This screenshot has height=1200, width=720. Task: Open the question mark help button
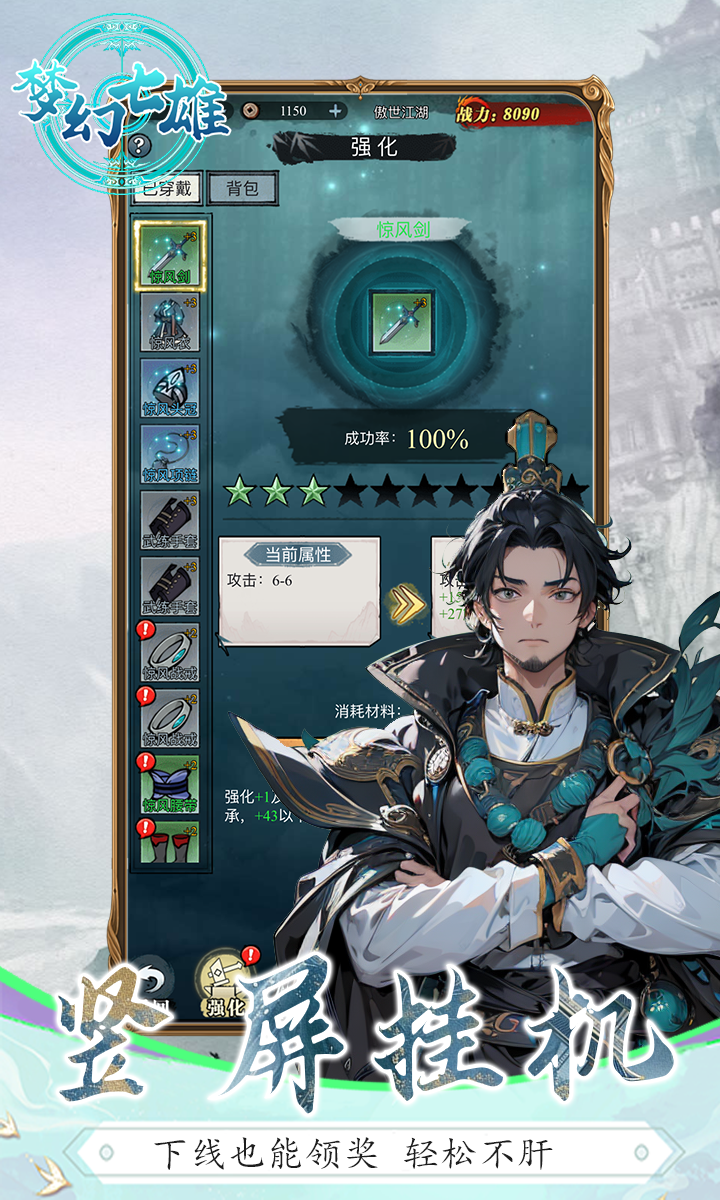(139, 146)
